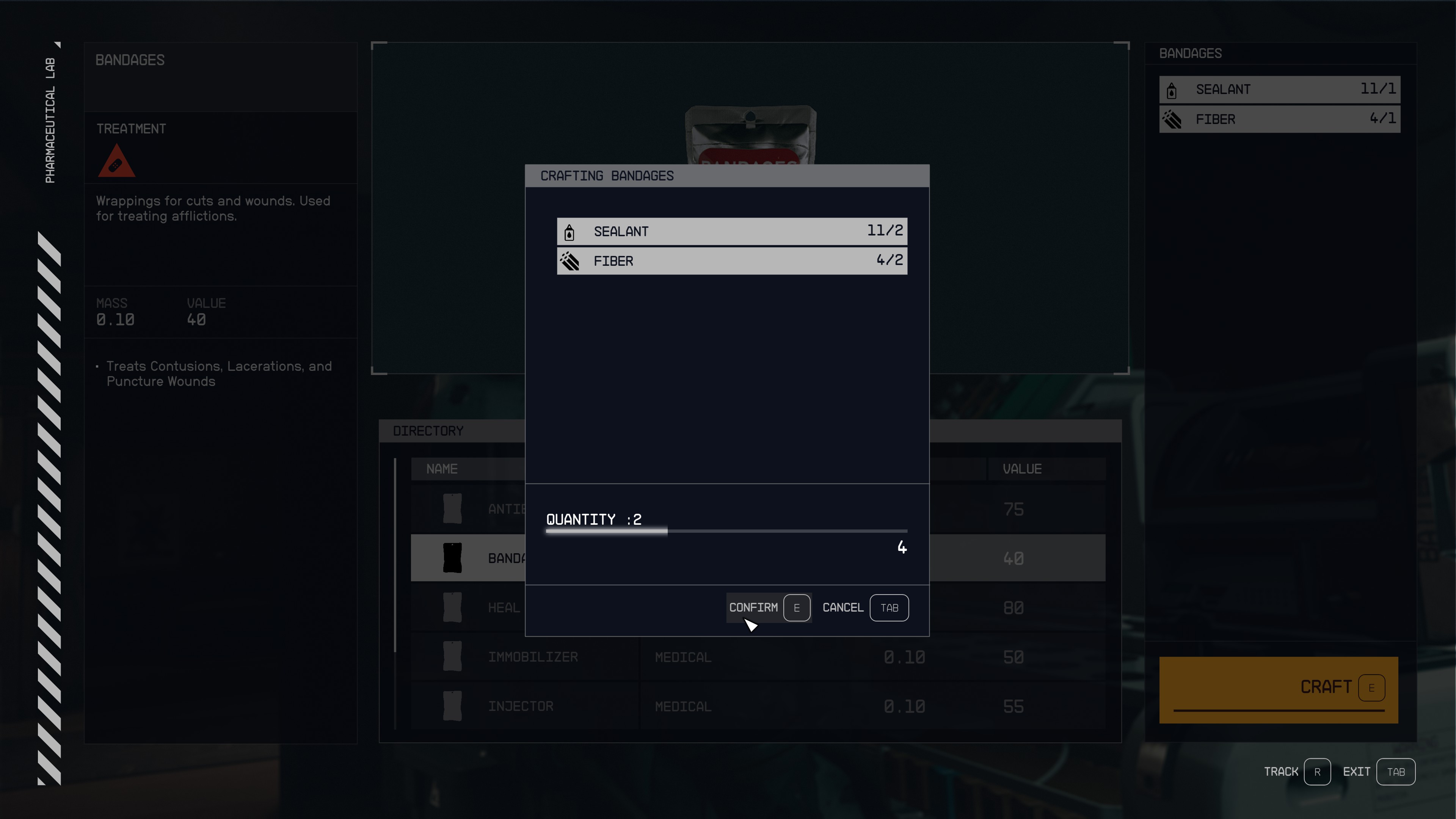Click the Bandages item icon in the directory

452,558
